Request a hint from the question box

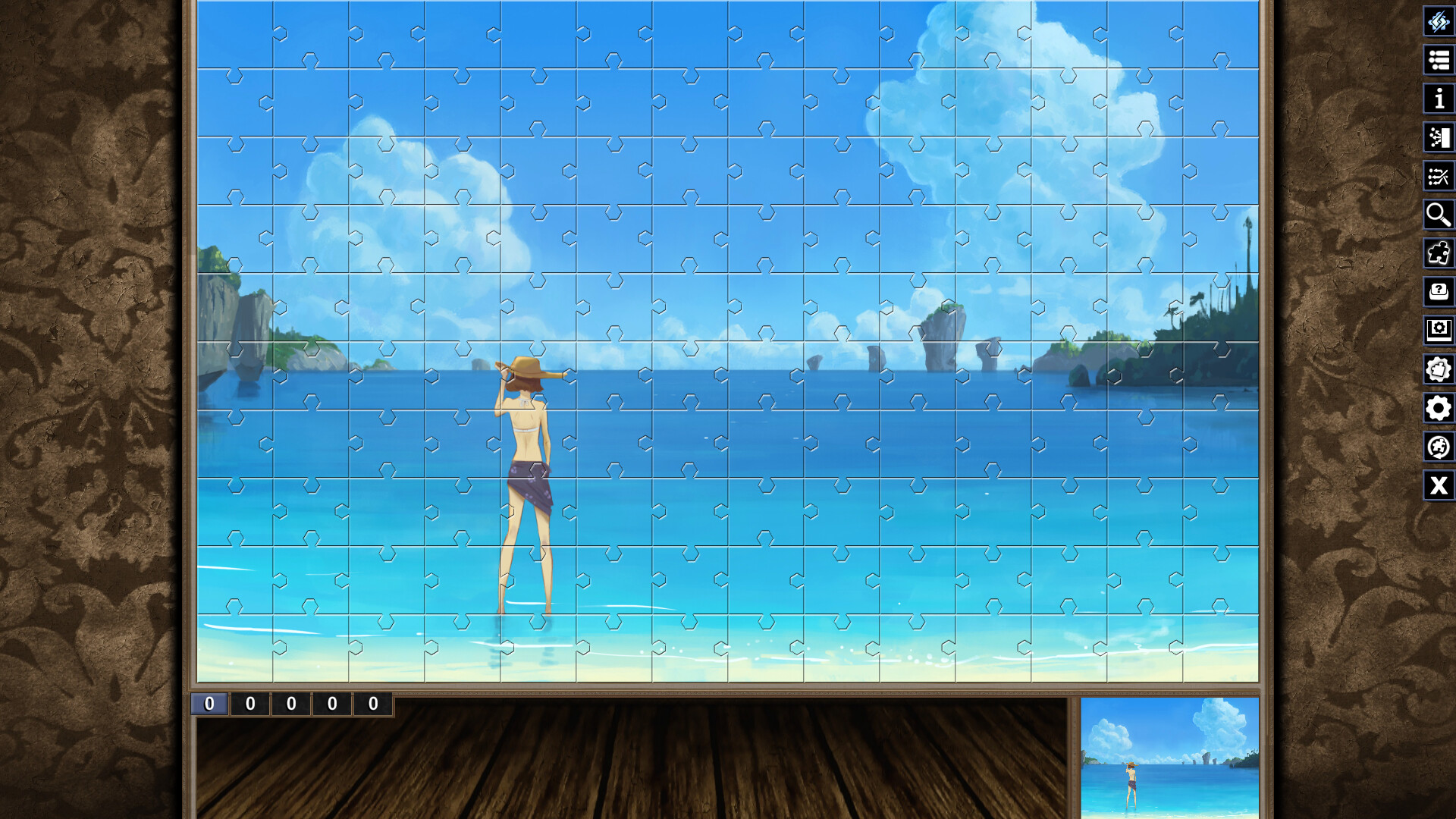pos(1439,290)
